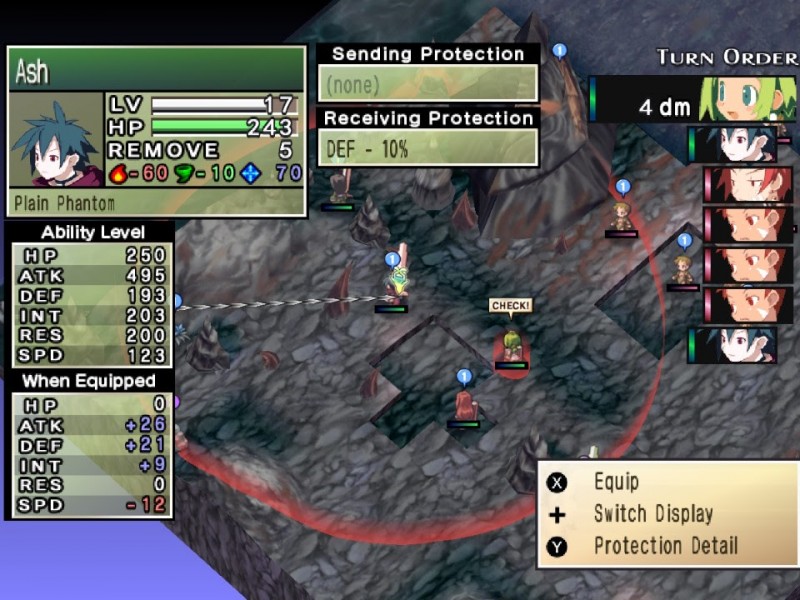The image size is (800, 600).
Task: Select the Receiving Protection DEF - 10% entry
Action: coord(428,148)
